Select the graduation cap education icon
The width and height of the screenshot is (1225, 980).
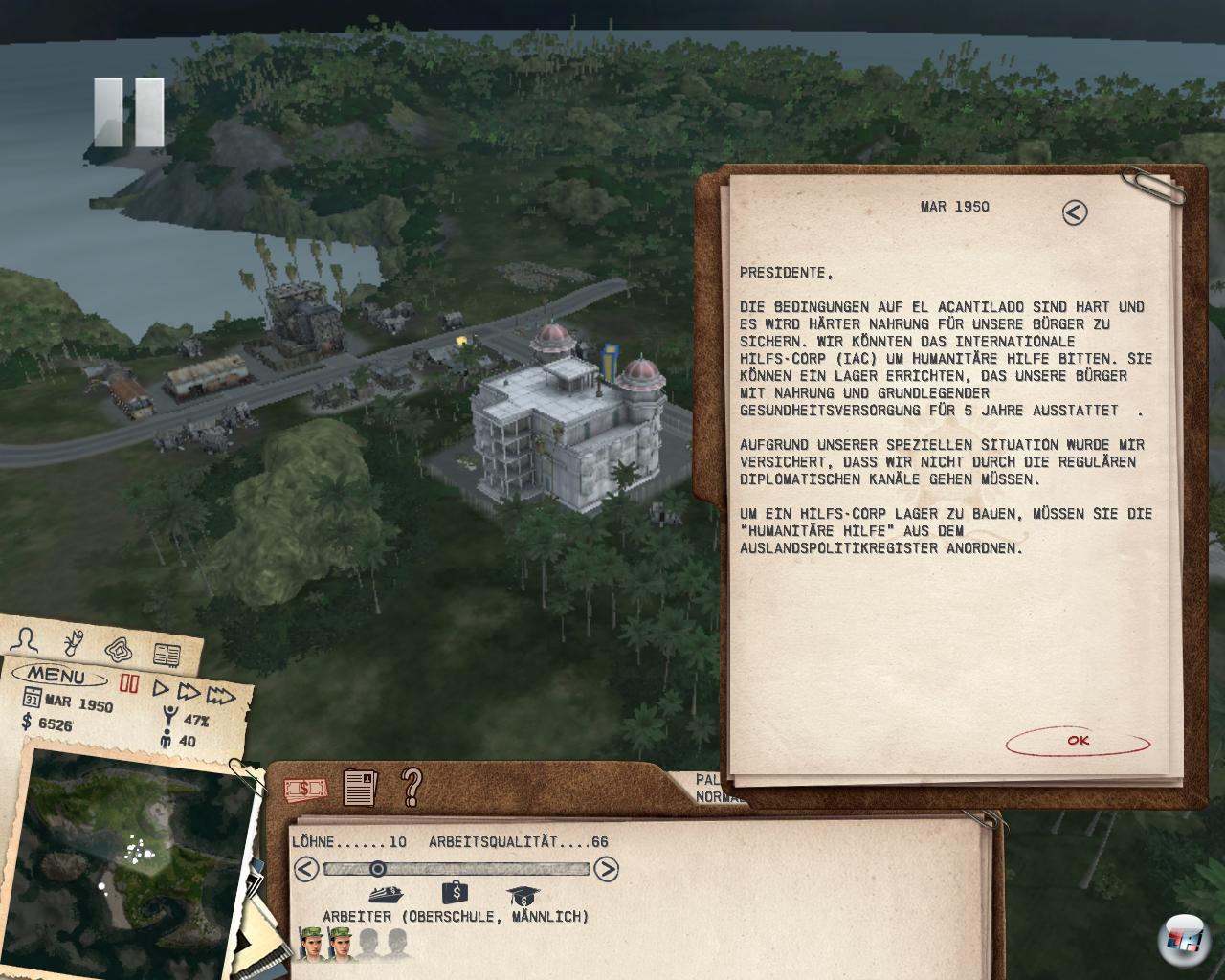coord(524,897)
